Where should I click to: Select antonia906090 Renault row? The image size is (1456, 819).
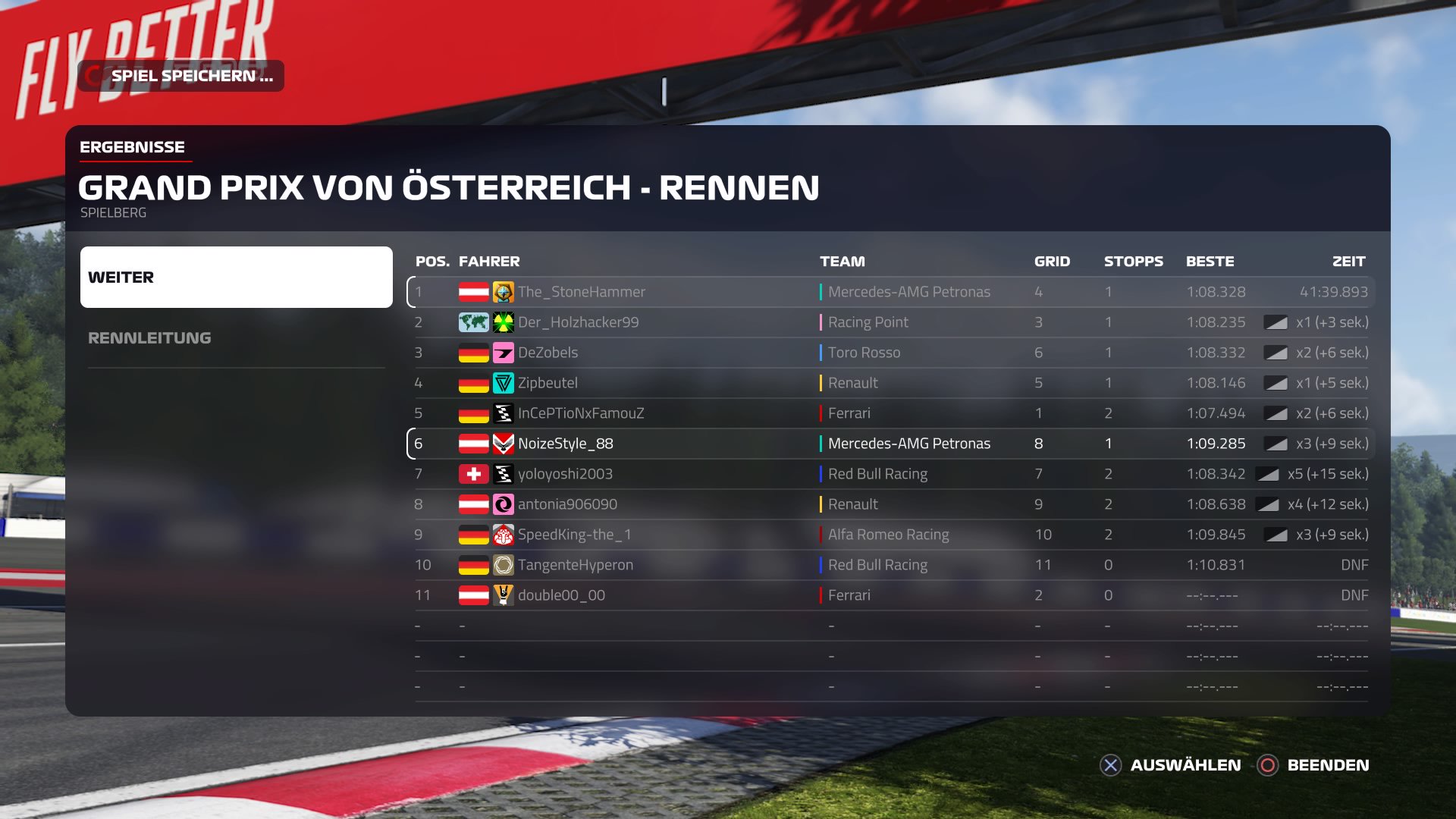tap(890, 504)
